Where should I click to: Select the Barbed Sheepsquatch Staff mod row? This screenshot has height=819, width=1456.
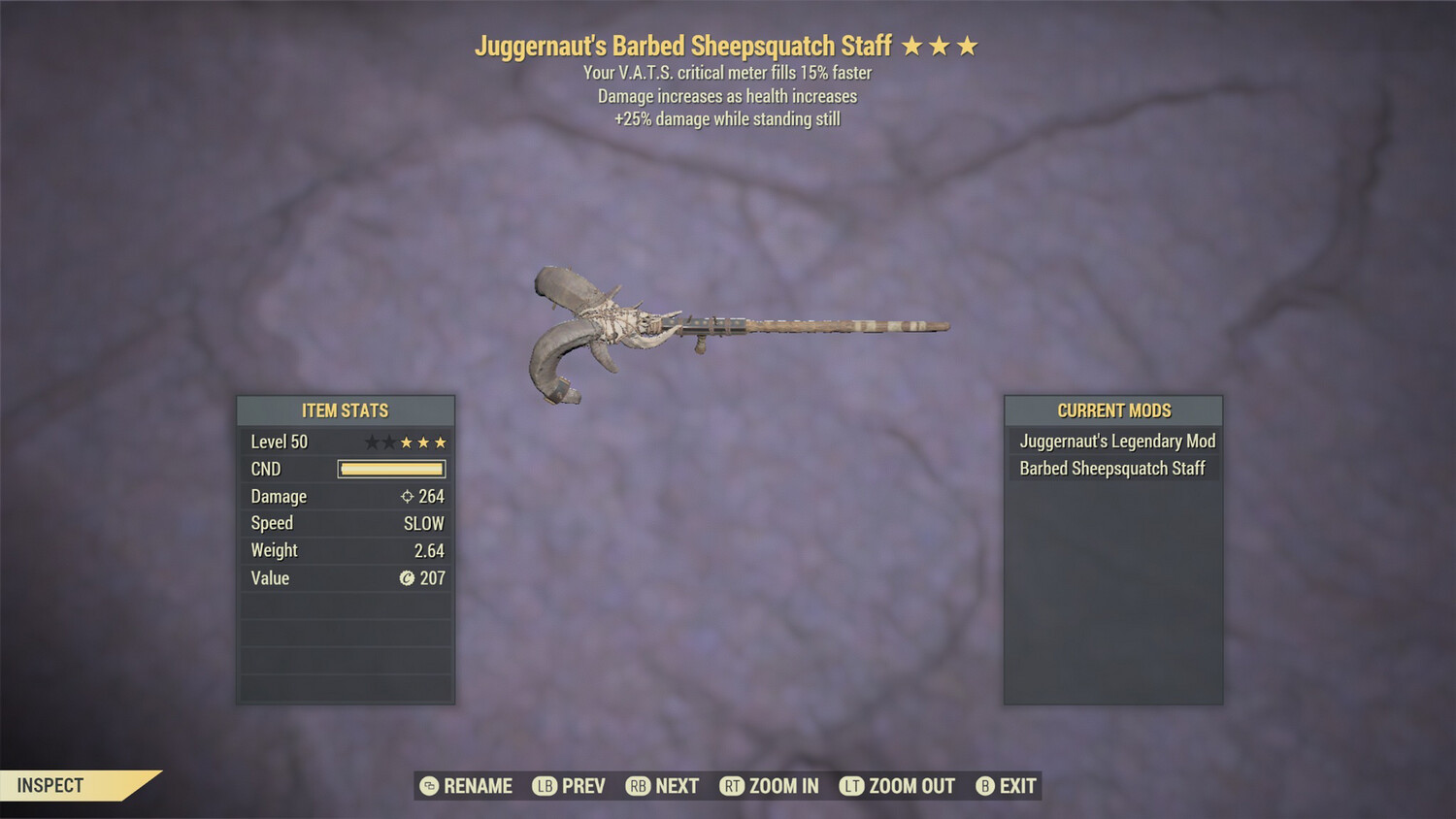tap(1111, 469)
